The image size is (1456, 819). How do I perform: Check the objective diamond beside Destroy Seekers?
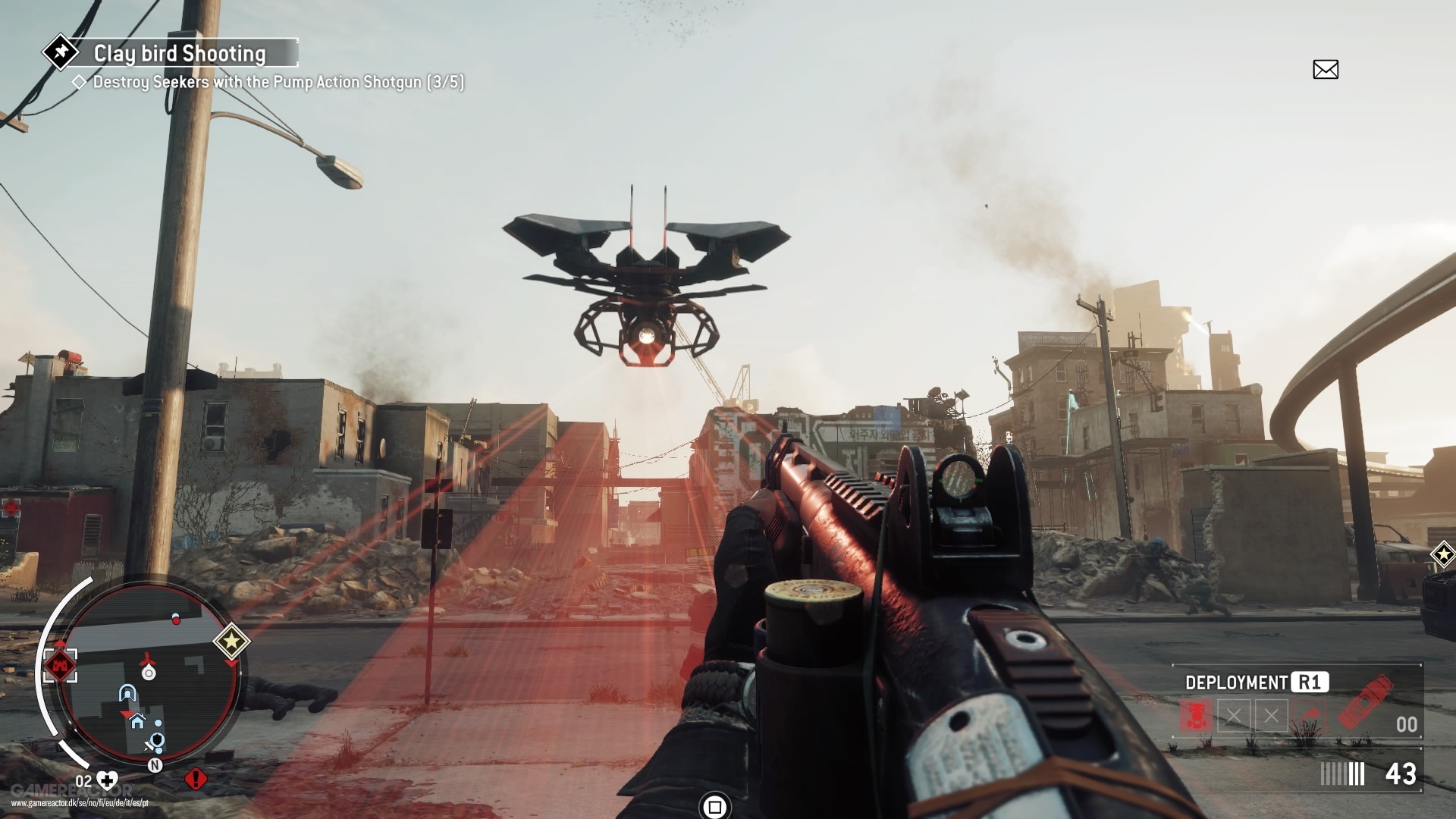80,83
